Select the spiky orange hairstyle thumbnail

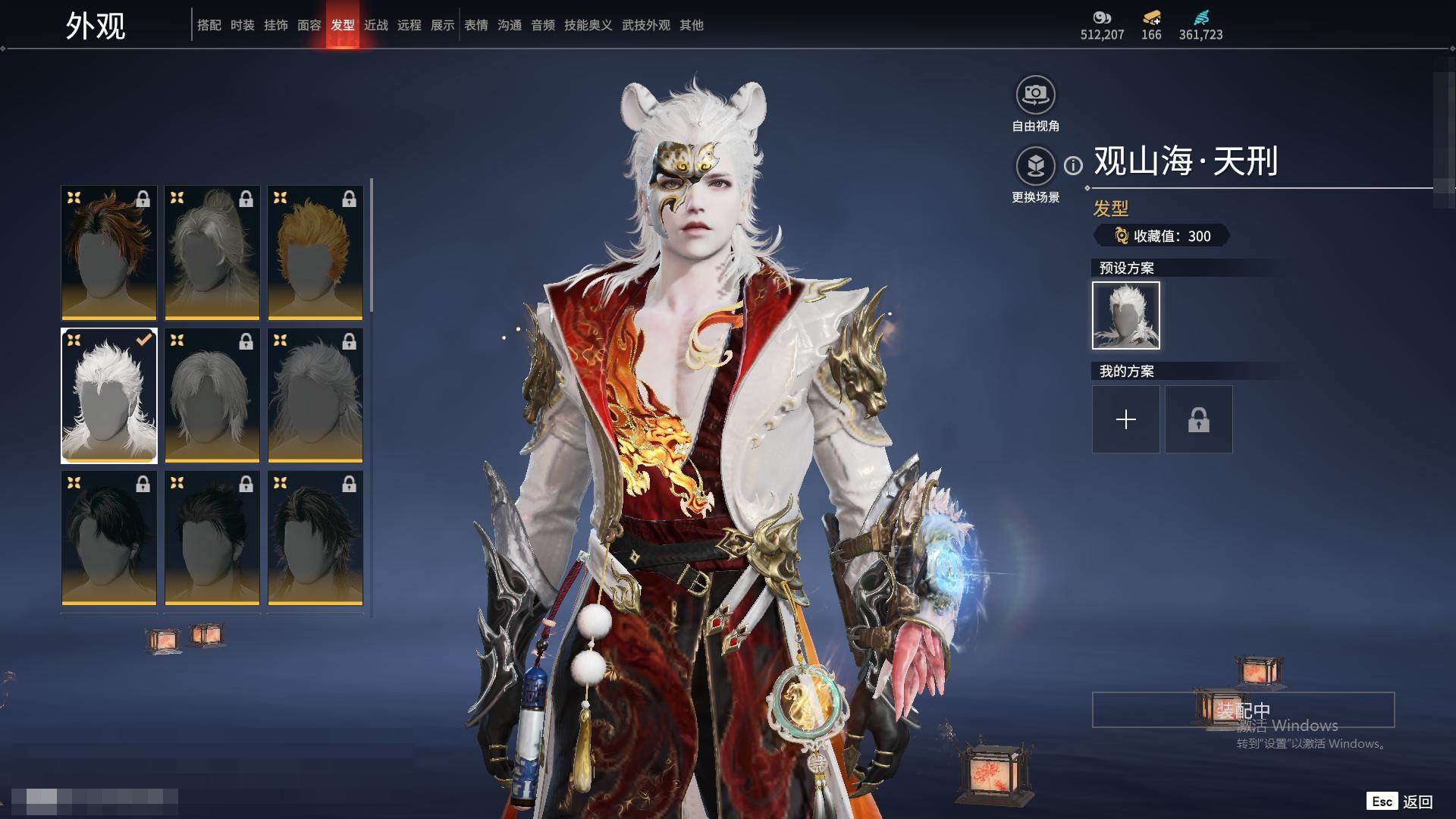click(x=315, y=253)
